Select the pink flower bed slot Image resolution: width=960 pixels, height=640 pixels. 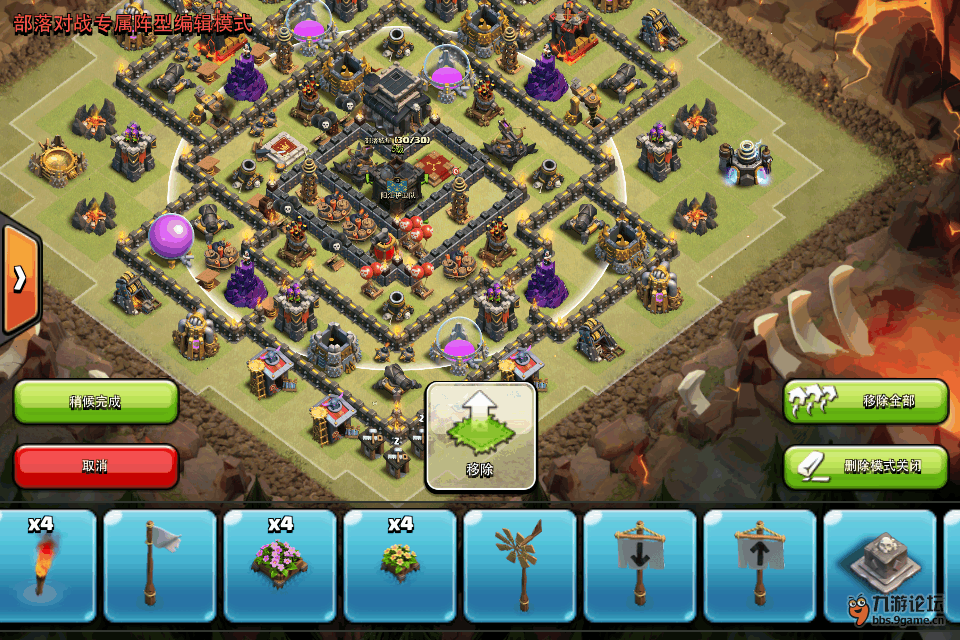pyautogui.click(x=280, y=565)
